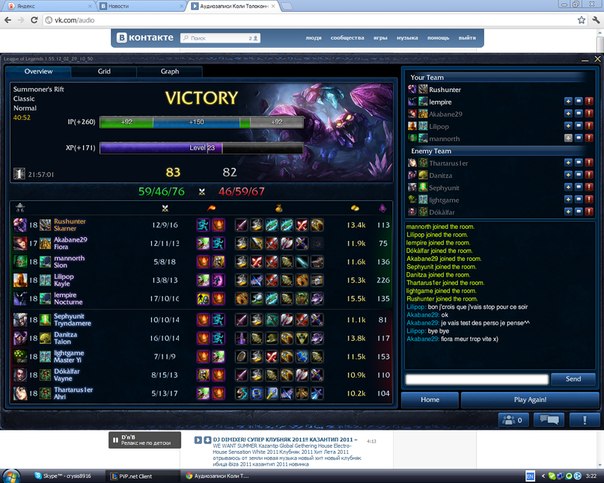
Task: Pick Thartarus1er in the Enemy Team list
Action: point(453,162)
